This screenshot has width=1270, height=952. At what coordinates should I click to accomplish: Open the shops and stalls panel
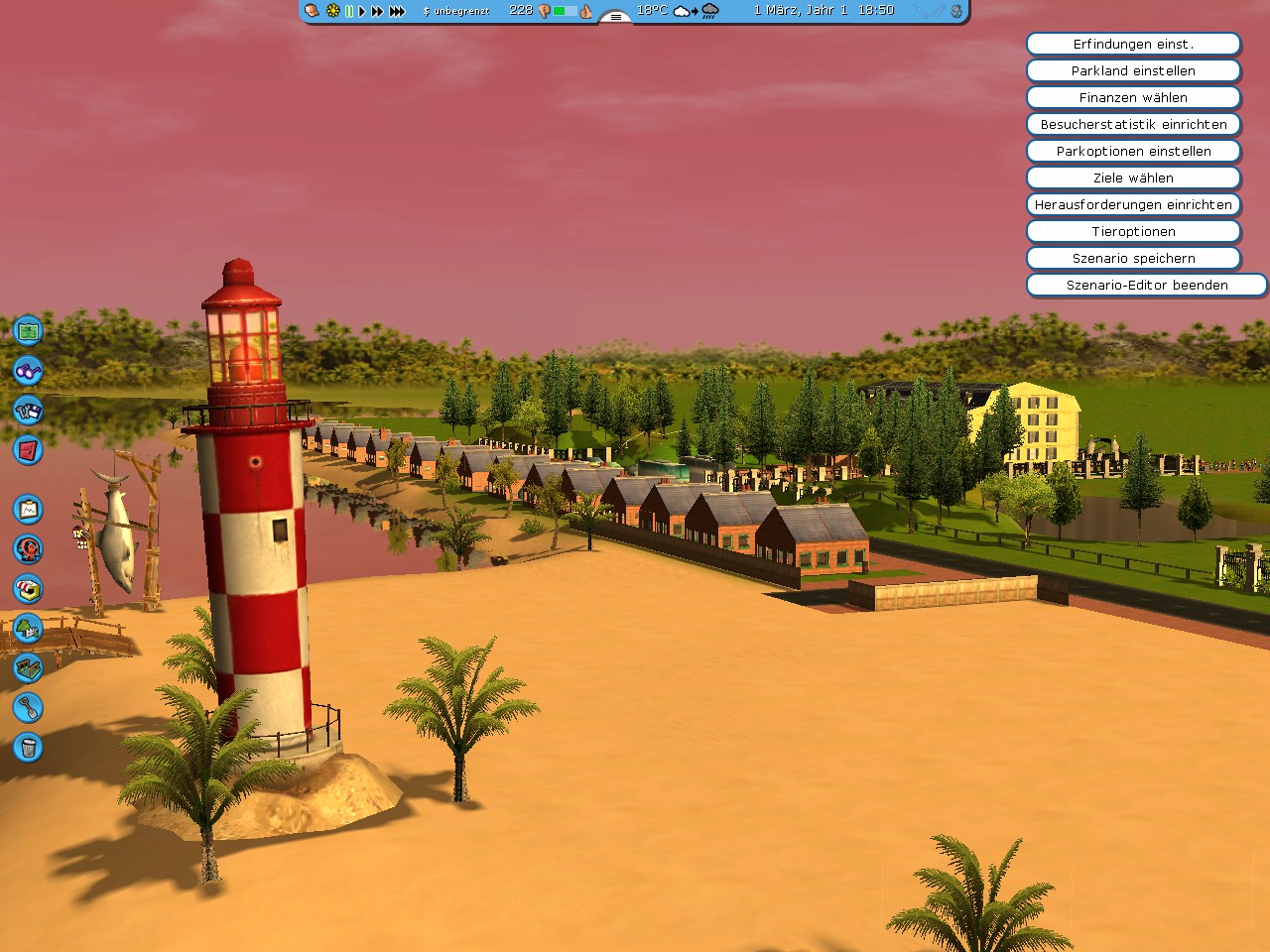click(x=27, y=589)
